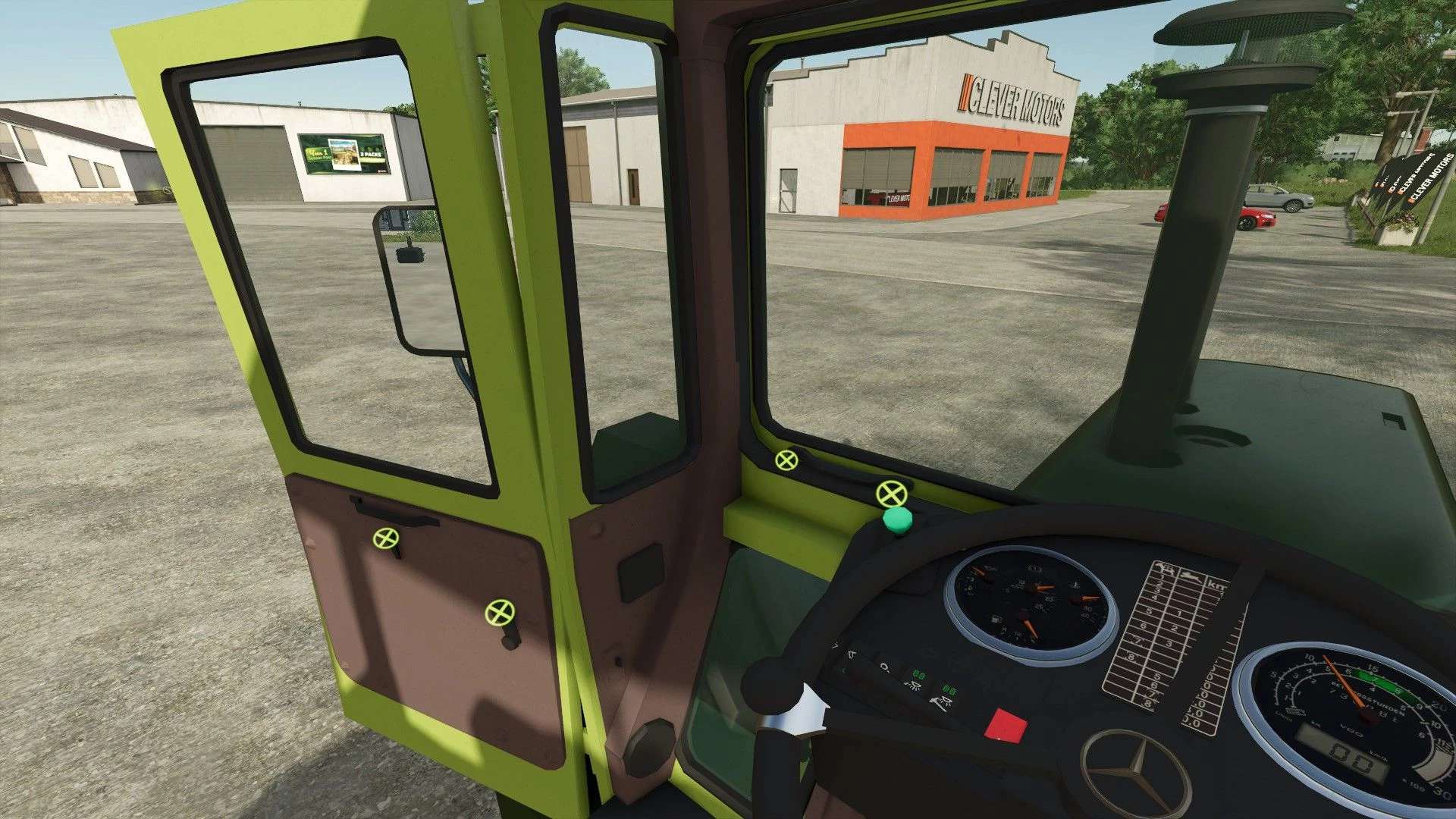
Task: Select the interaction marker above the green knob
Action: click(x=891, y=494)
